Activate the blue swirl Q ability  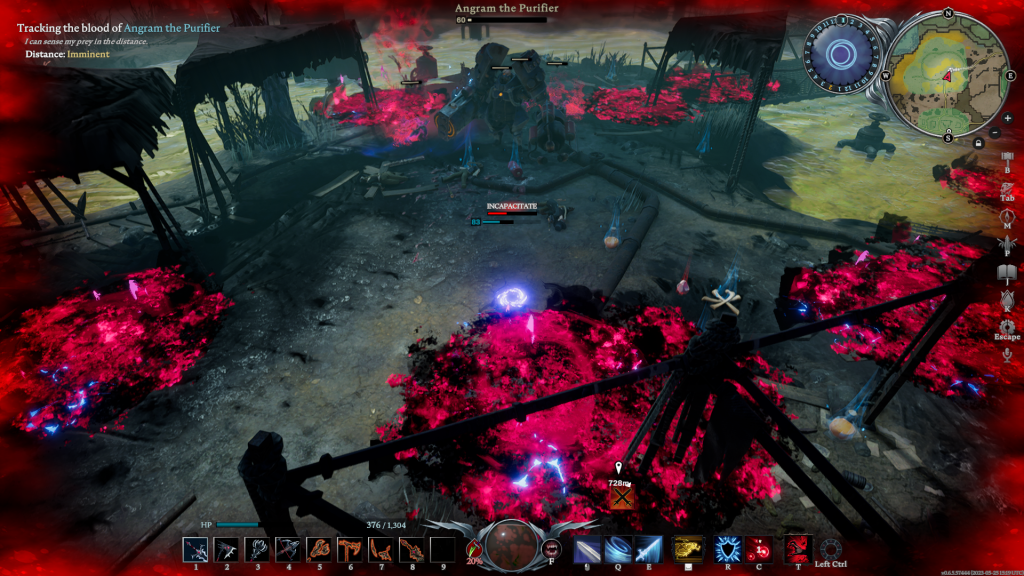(x=618, y=550)
